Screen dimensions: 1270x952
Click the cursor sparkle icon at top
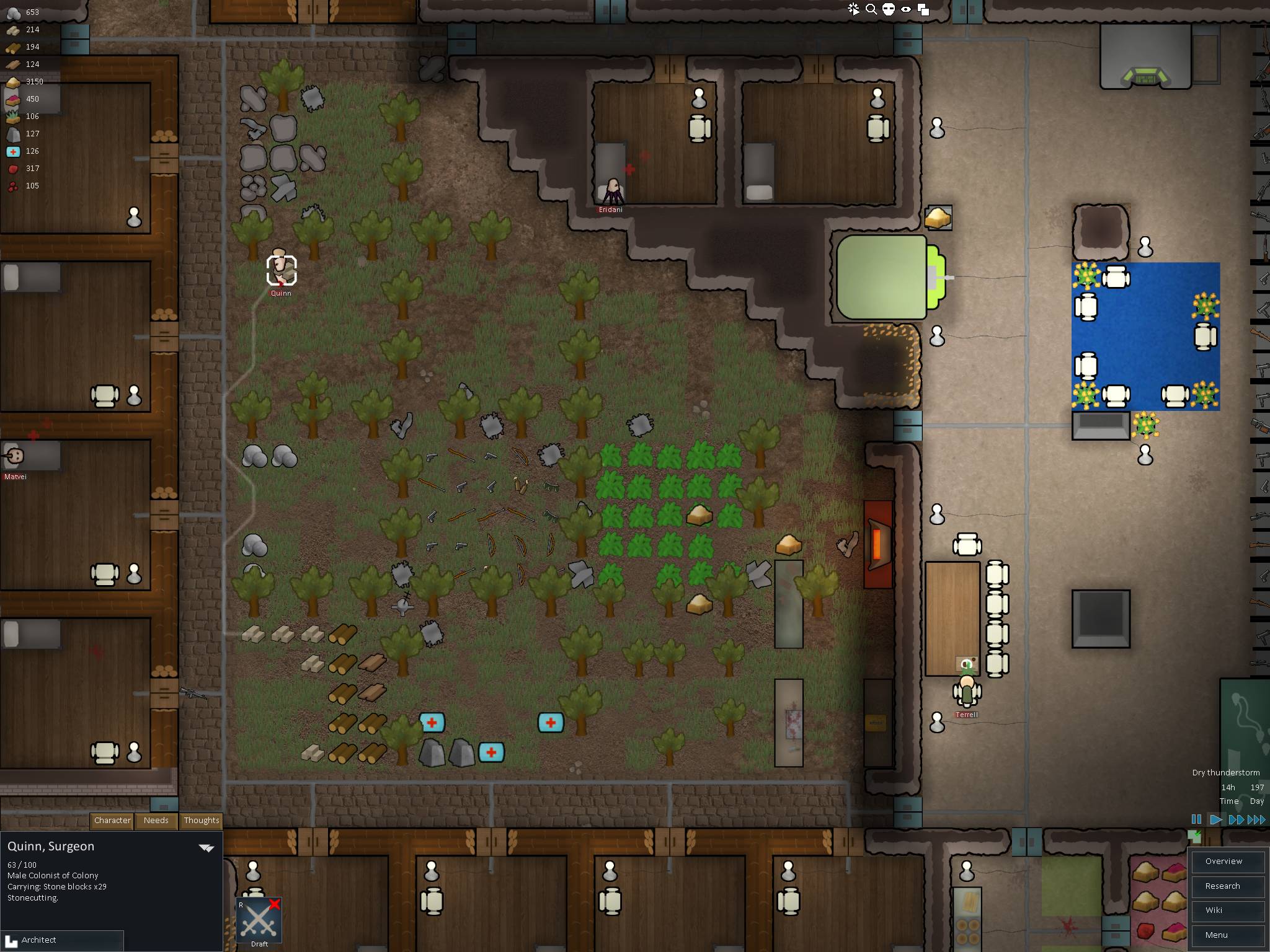click(x=854, y=9)
